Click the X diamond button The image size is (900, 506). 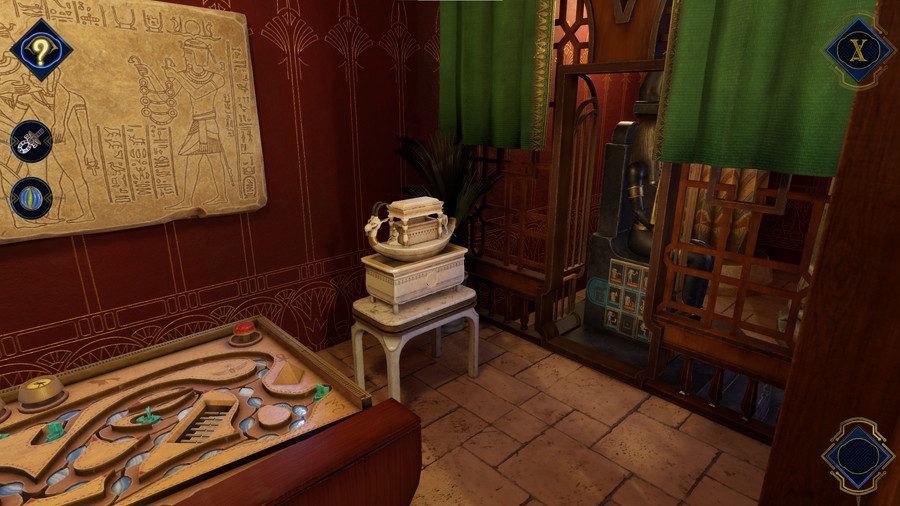858,50
